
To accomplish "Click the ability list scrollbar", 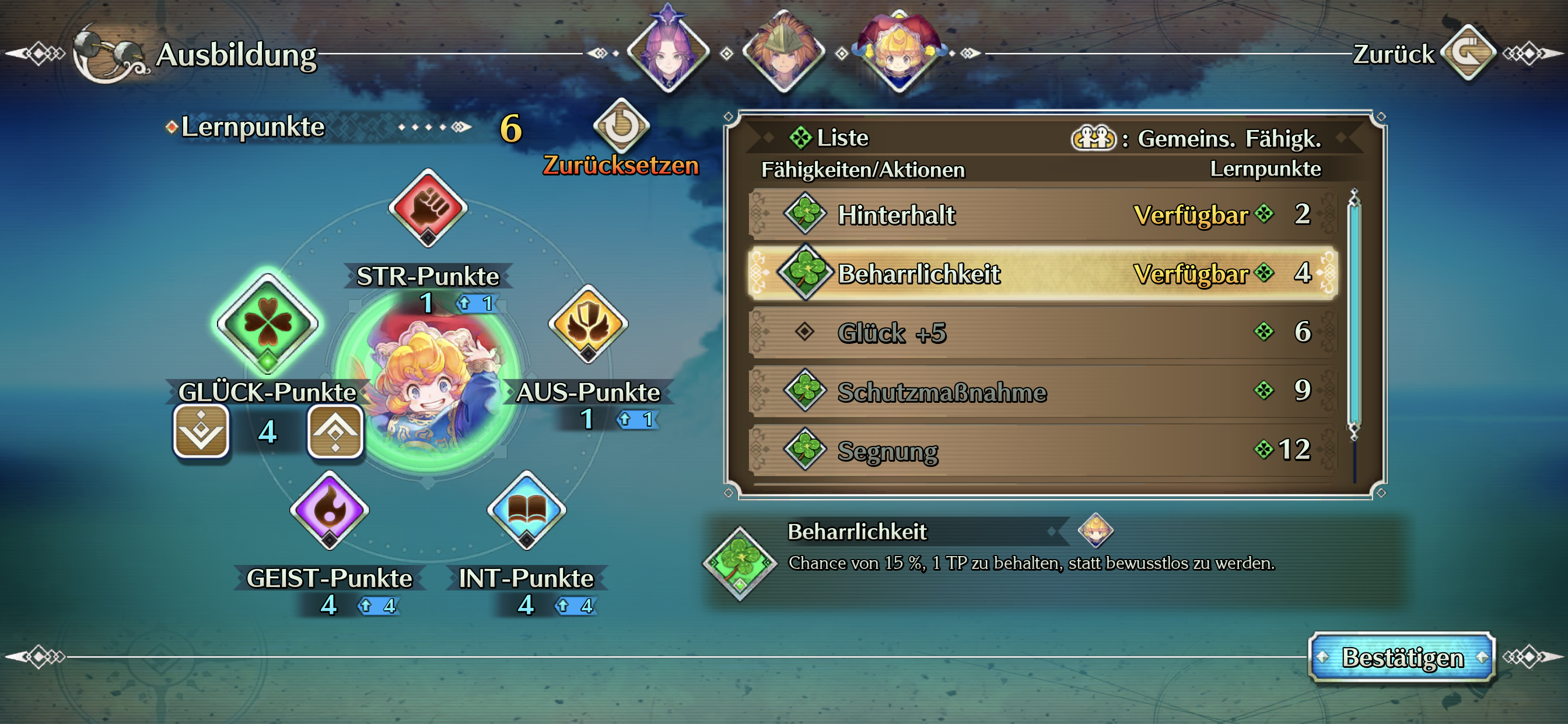I will (x=1354, y=314).
